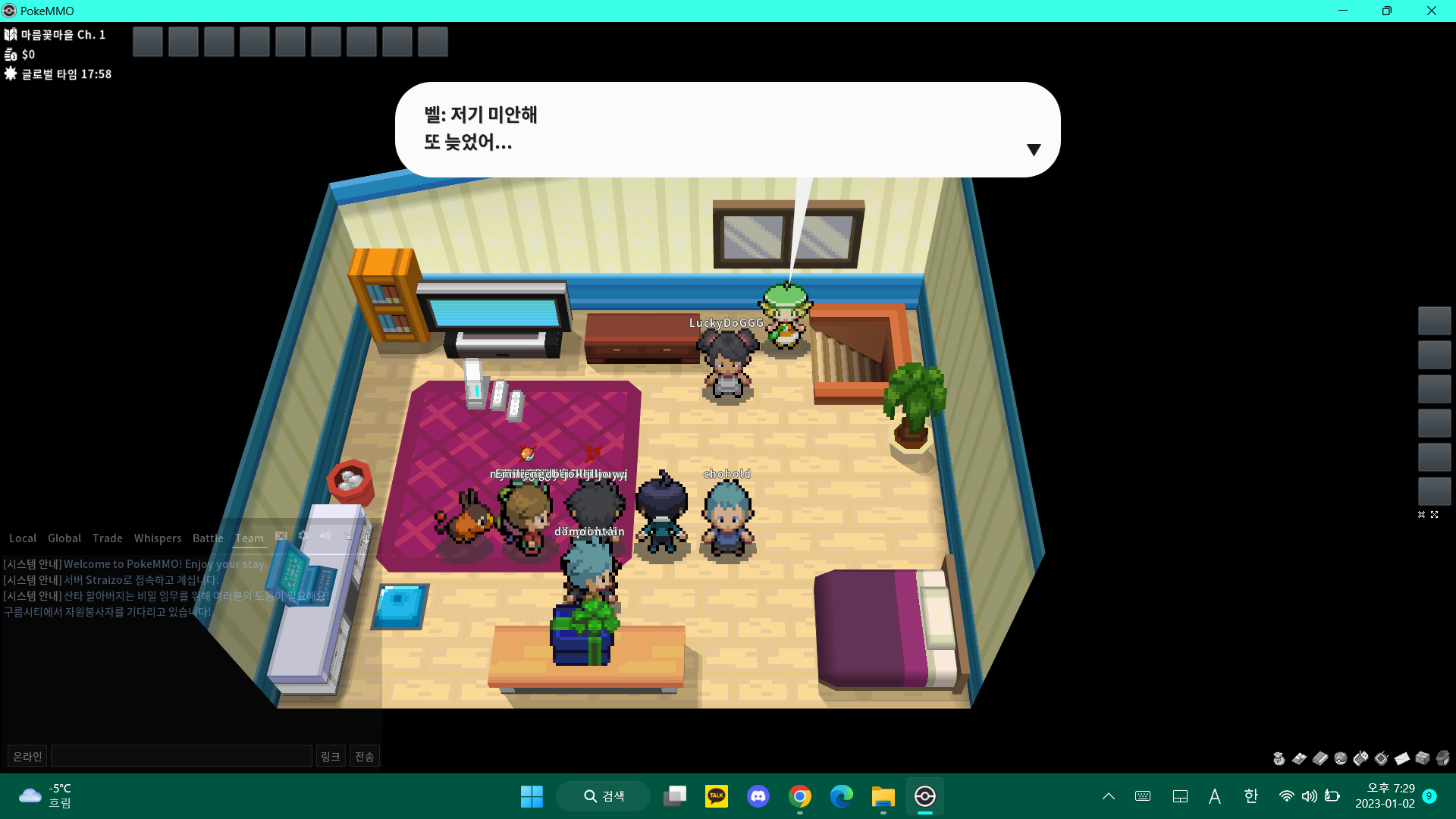Open the Poké Ball party icon
Image resolution: width=1456 pixels, height=819 pixels.
coord(1341,758)
